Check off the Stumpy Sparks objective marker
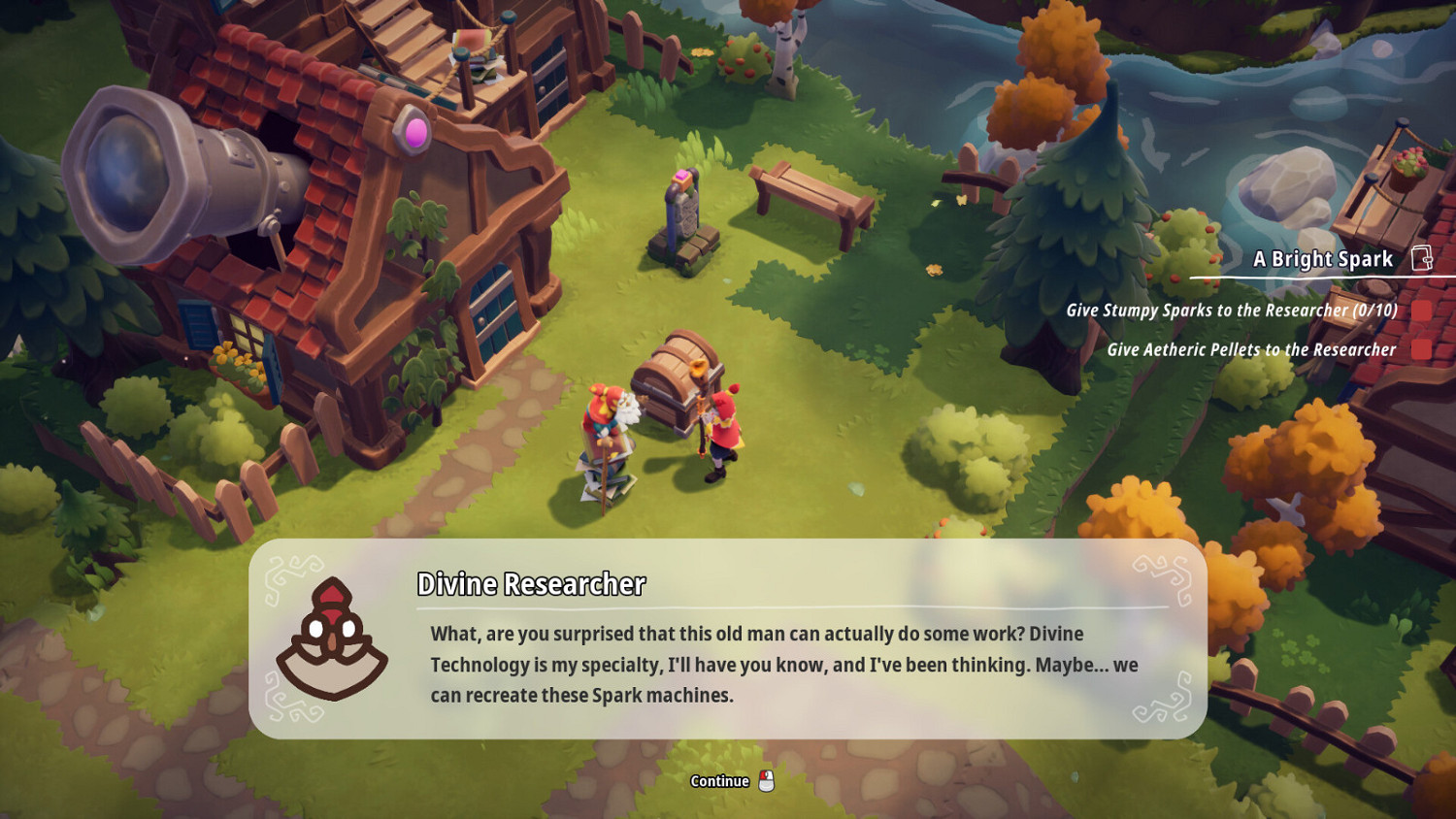 point(1420,312)
